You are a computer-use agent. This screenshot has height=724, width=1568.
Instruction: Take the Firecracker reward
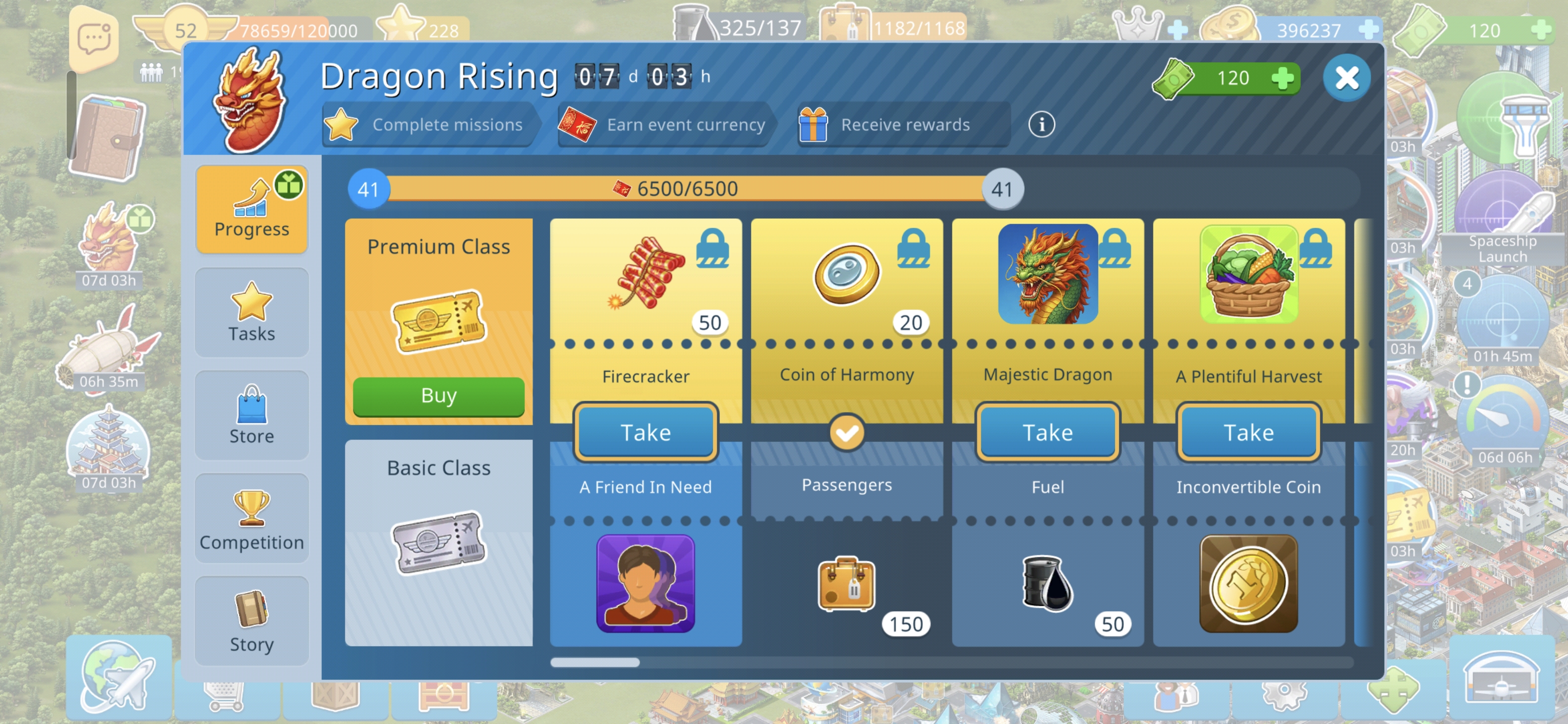[645, 432]
